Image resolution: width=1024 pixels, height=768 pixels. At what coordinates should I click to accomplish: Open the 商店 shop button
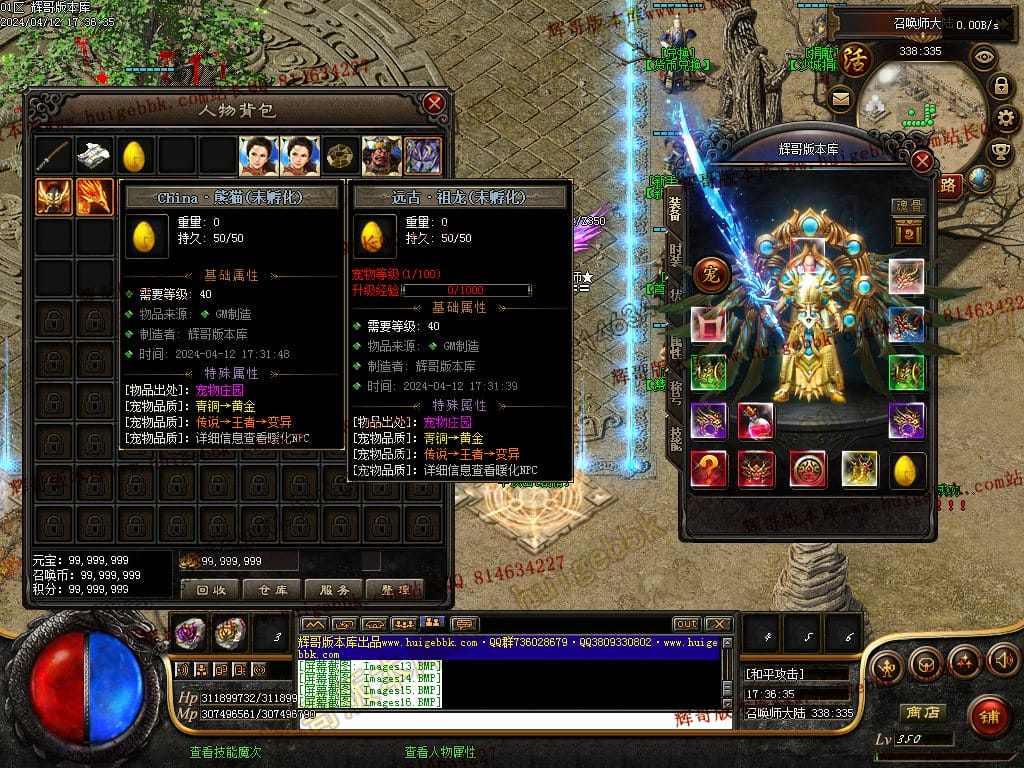pos(921,712)
